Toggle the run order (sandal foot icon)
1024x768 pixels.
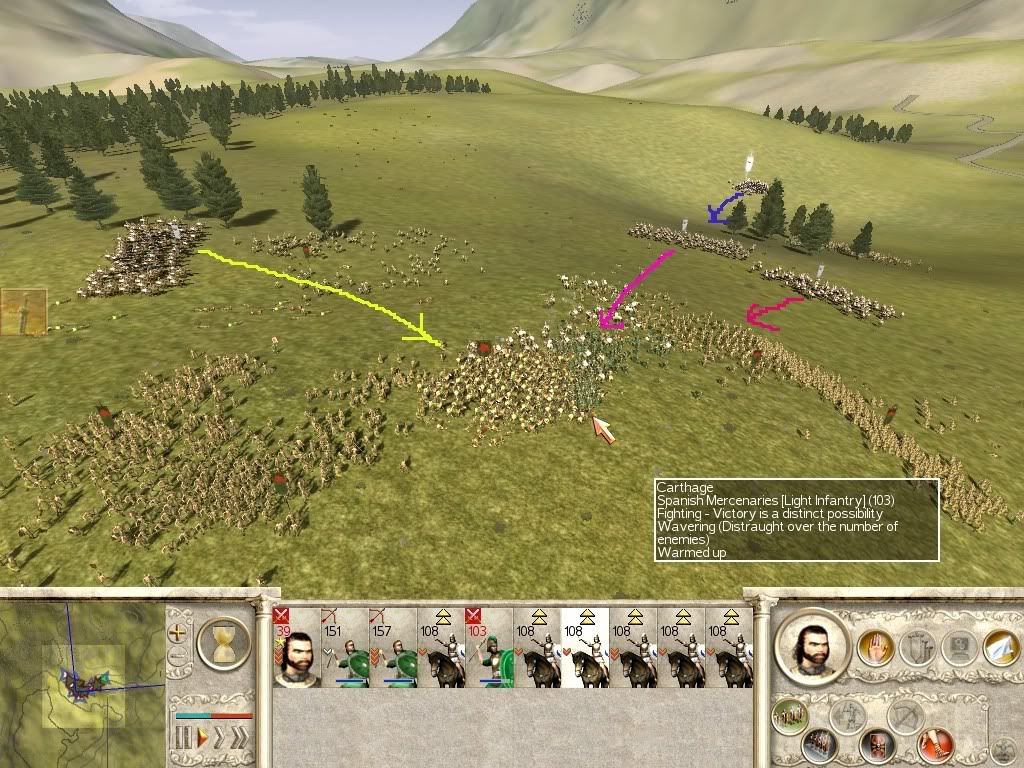[935, 743]
